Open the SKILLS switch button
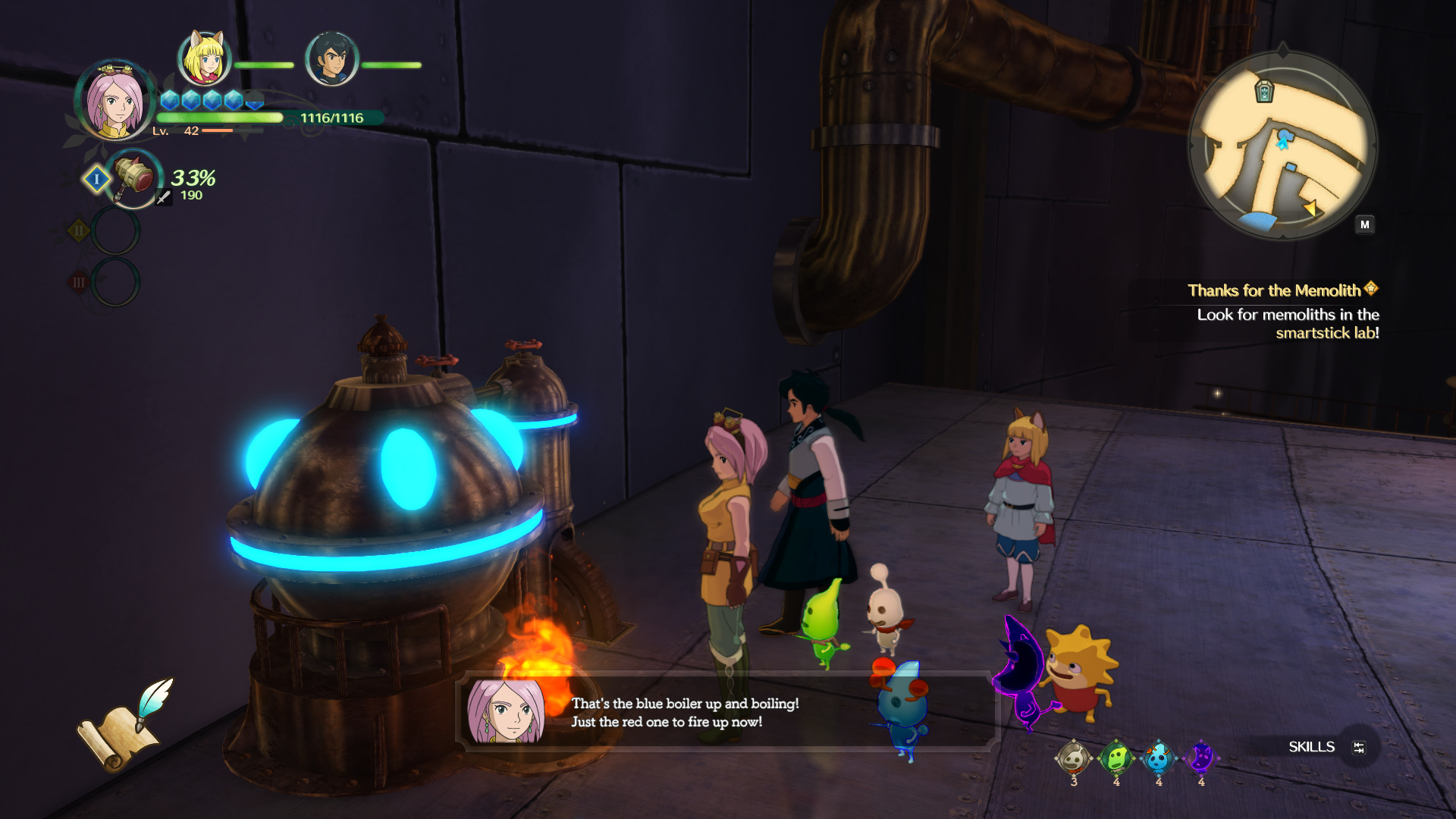1456x819 pixels. coord(1358,748)
